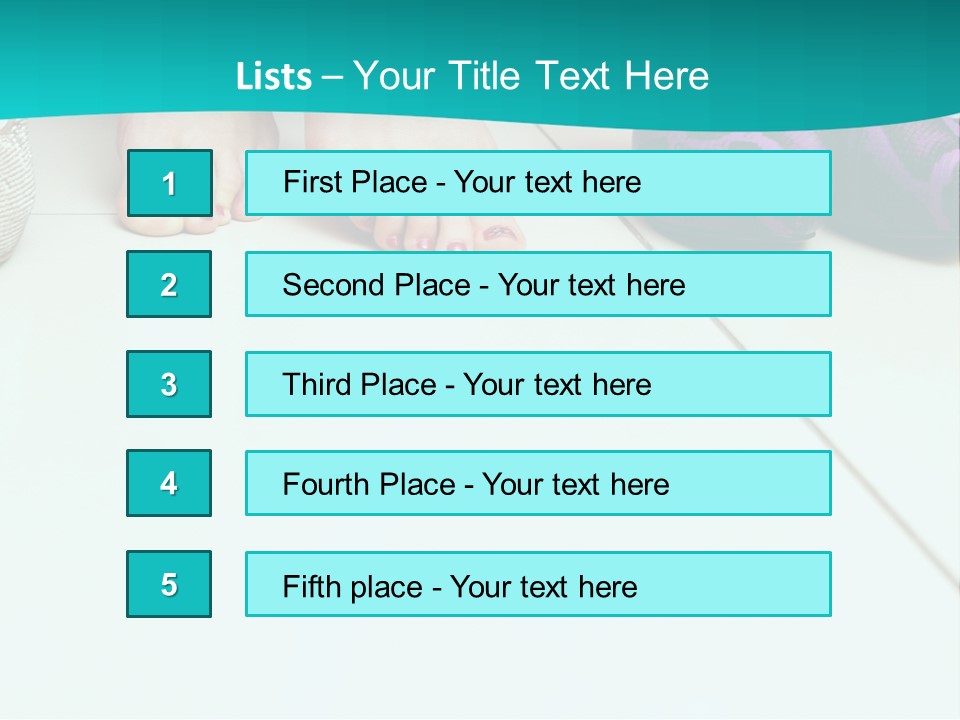Click the number 3 box
Image resolution: width=960 pixels, height=720 pixels.
(x=169, y=384)
